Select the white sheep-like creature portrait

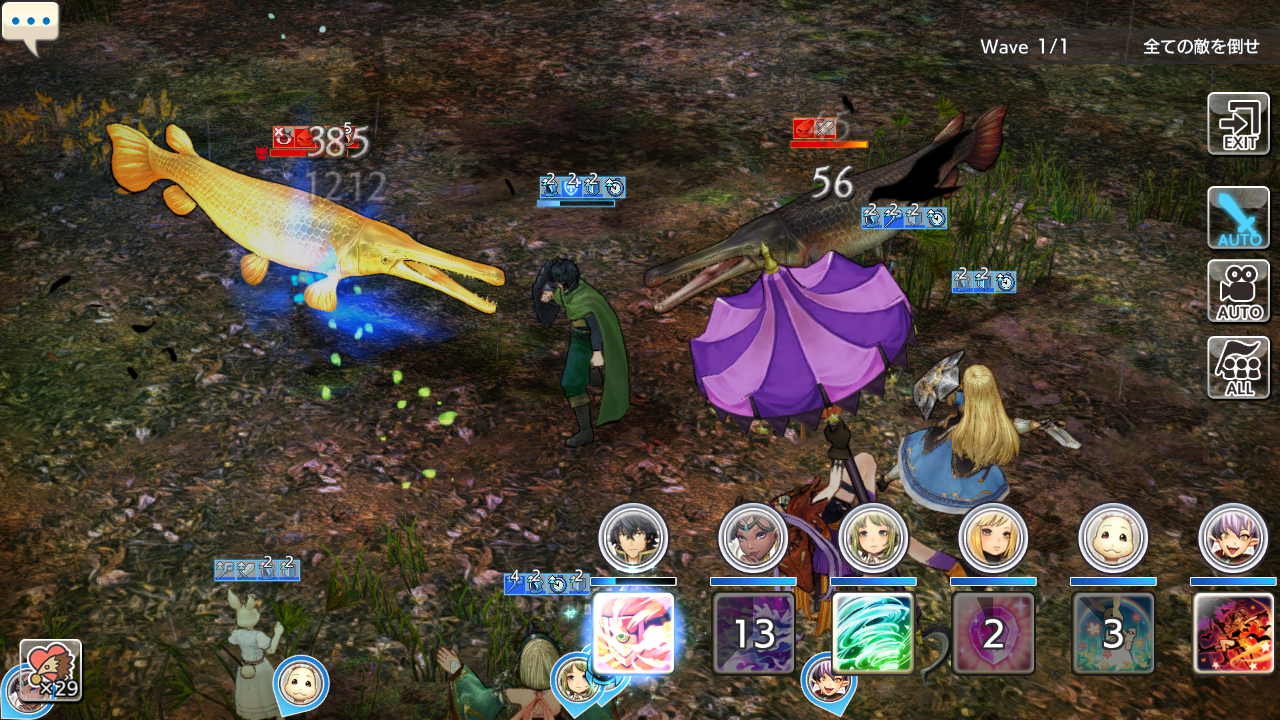(1113, 538)
